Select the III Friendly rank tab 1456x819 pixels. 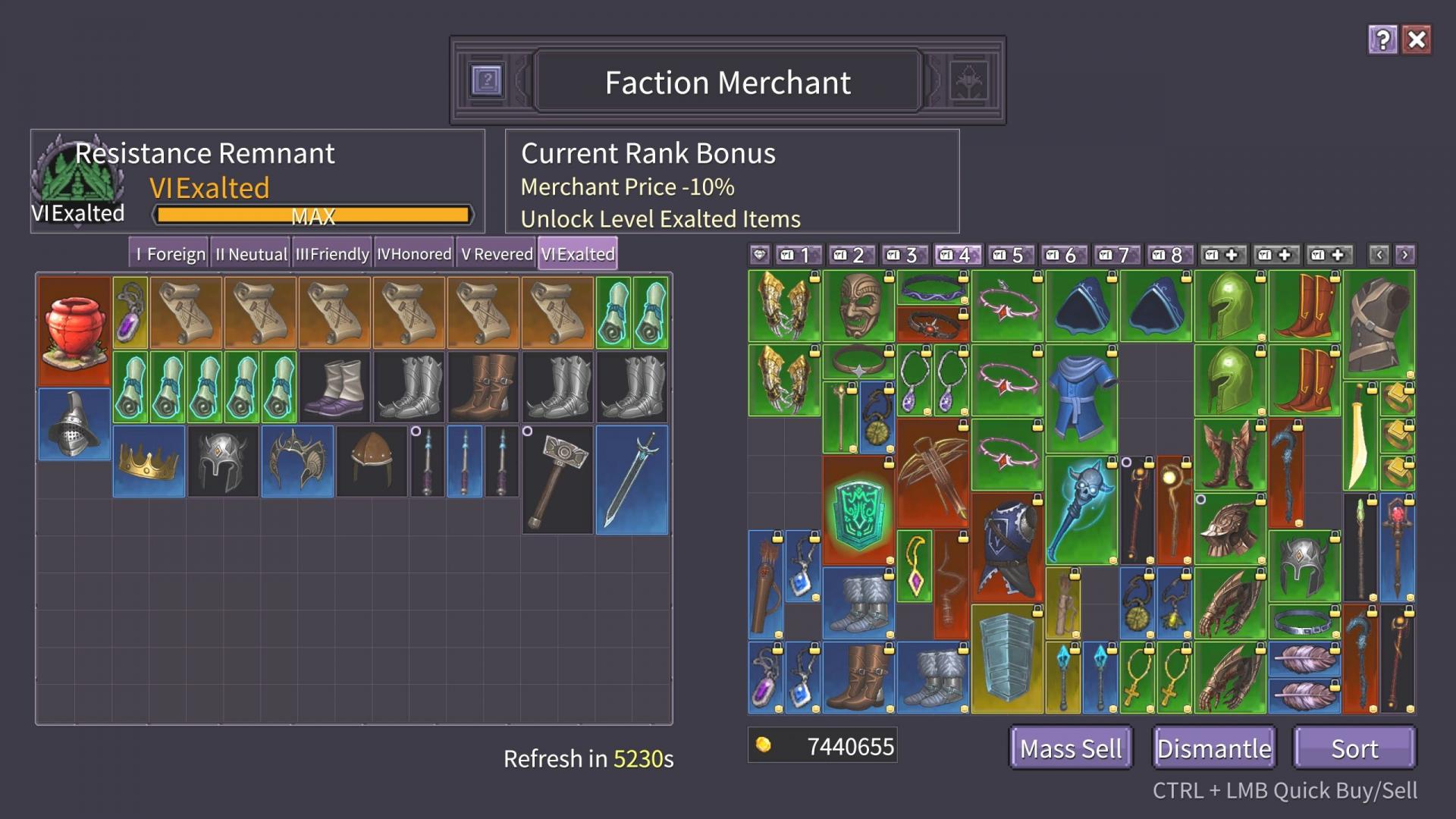click(332, 254)
